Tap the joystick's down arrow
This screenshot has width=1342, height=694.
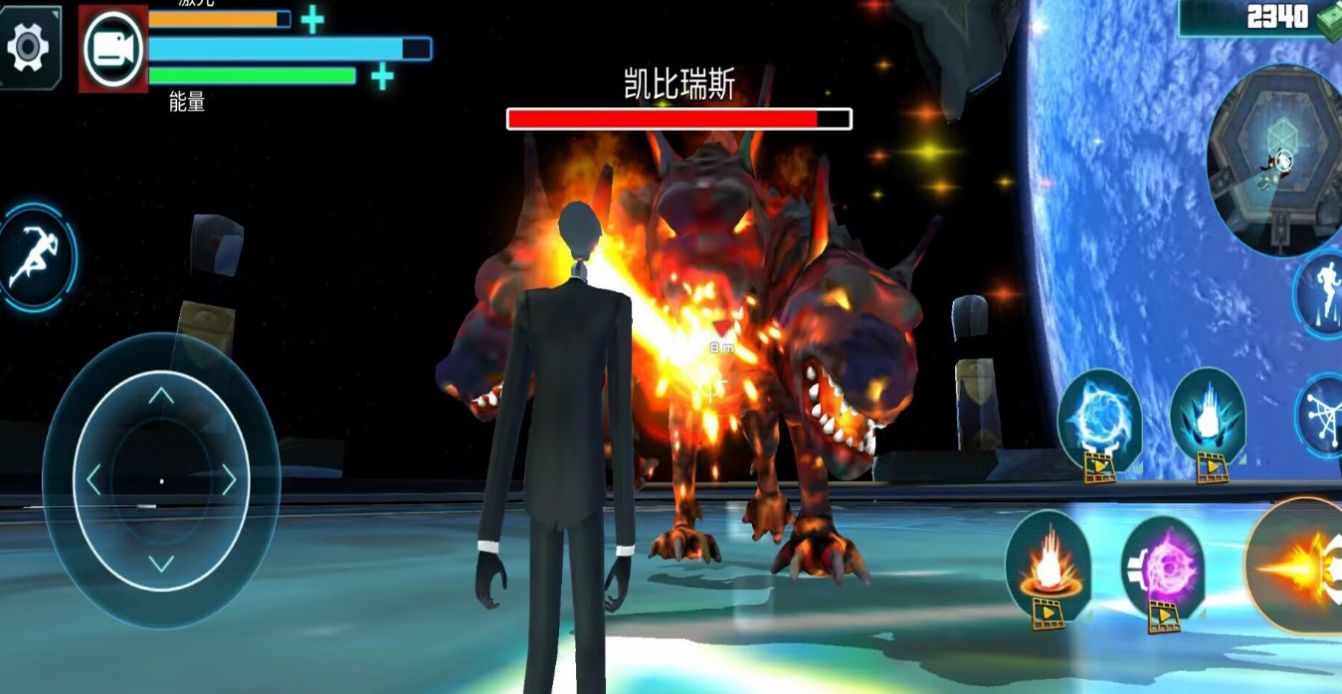(x=161, y=563)
